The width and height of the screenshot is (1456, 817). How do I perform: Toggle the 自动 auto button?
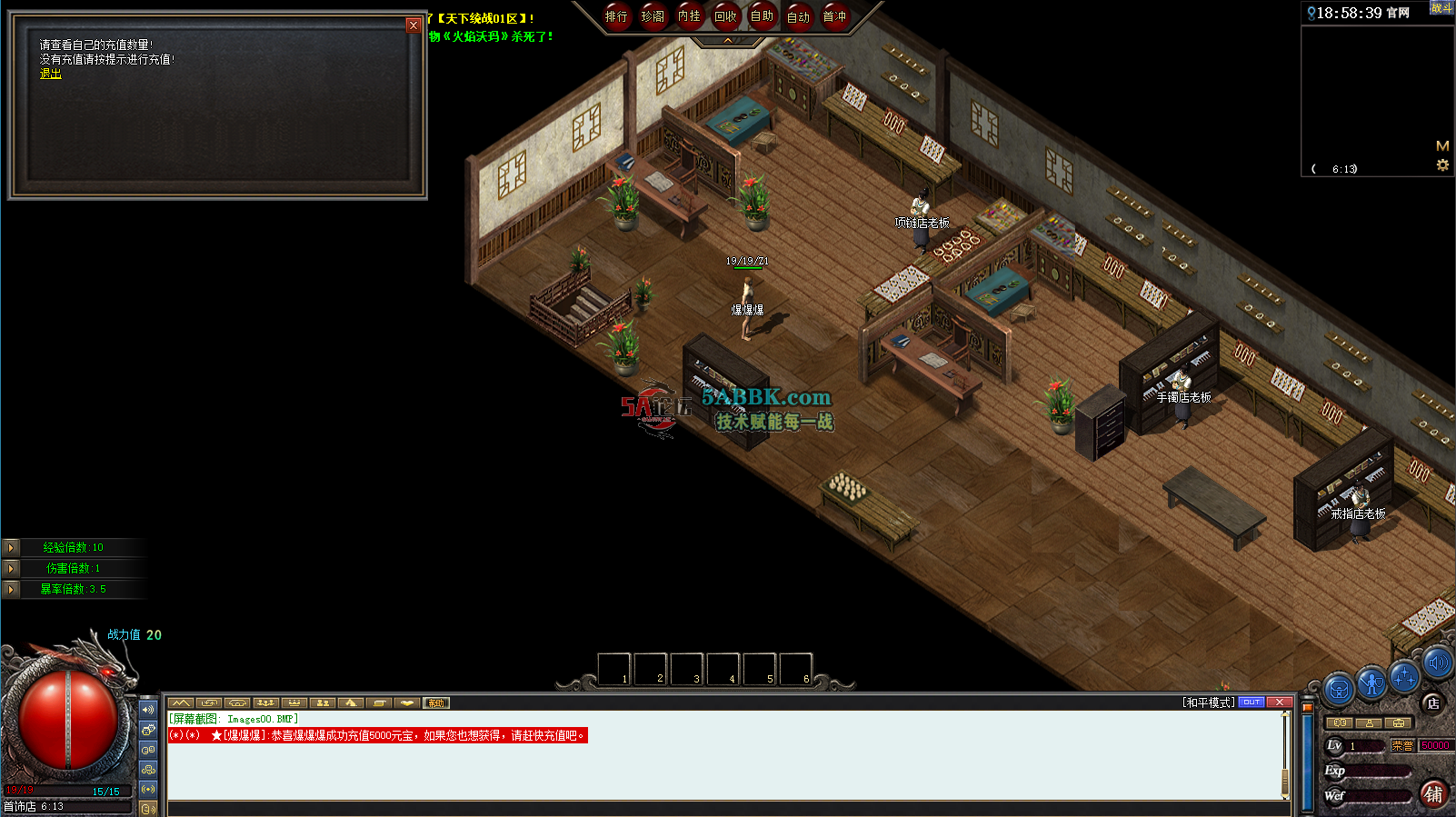[798, 16]
